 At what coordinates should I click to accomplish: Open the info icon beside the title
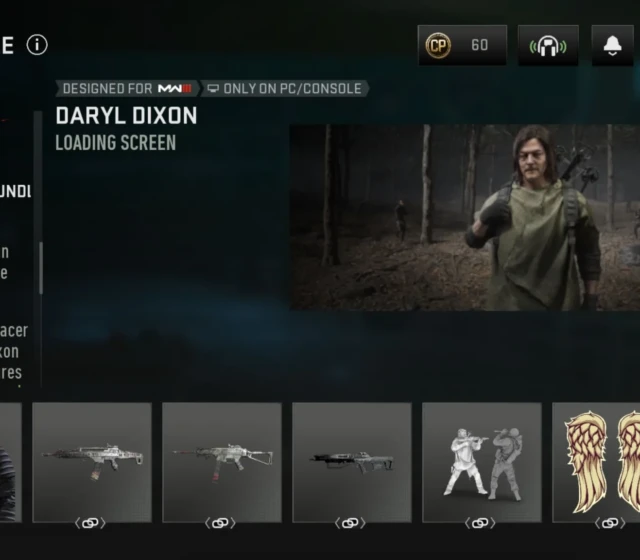(x=37, y=45)
